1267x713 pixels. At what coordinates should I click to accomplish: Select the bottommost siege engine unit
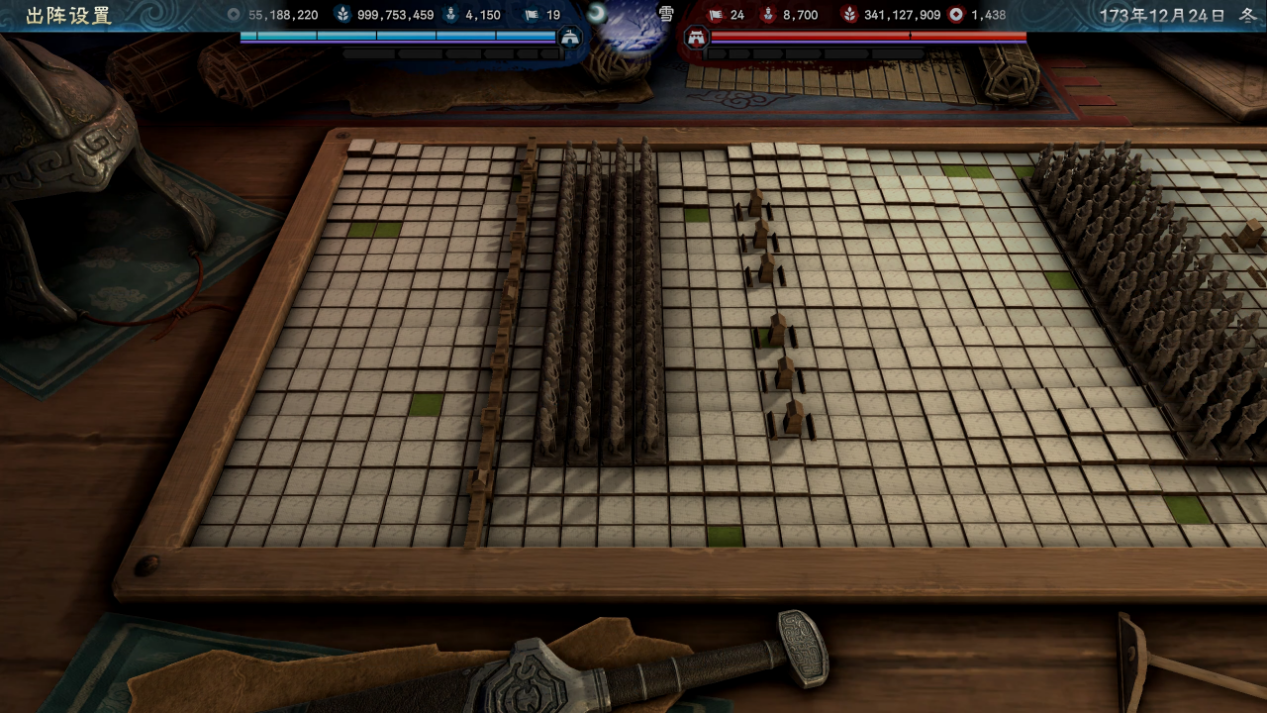(793, 418)
